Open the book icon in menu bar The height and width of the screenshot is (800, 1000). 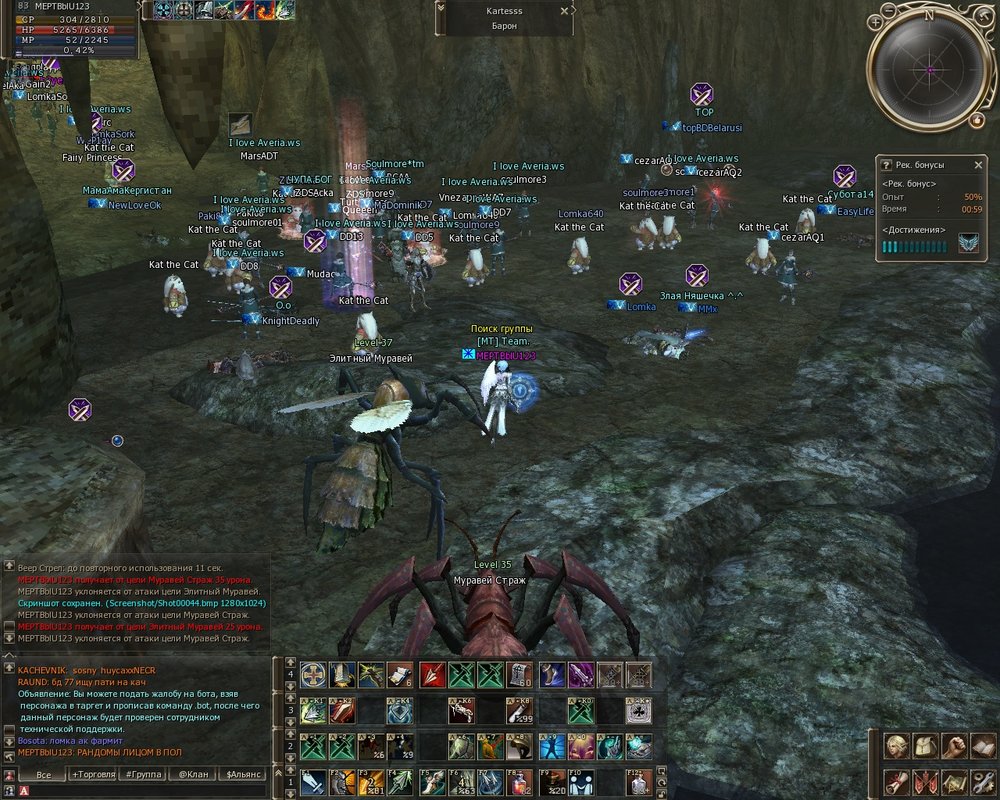[x=983, y=746]
